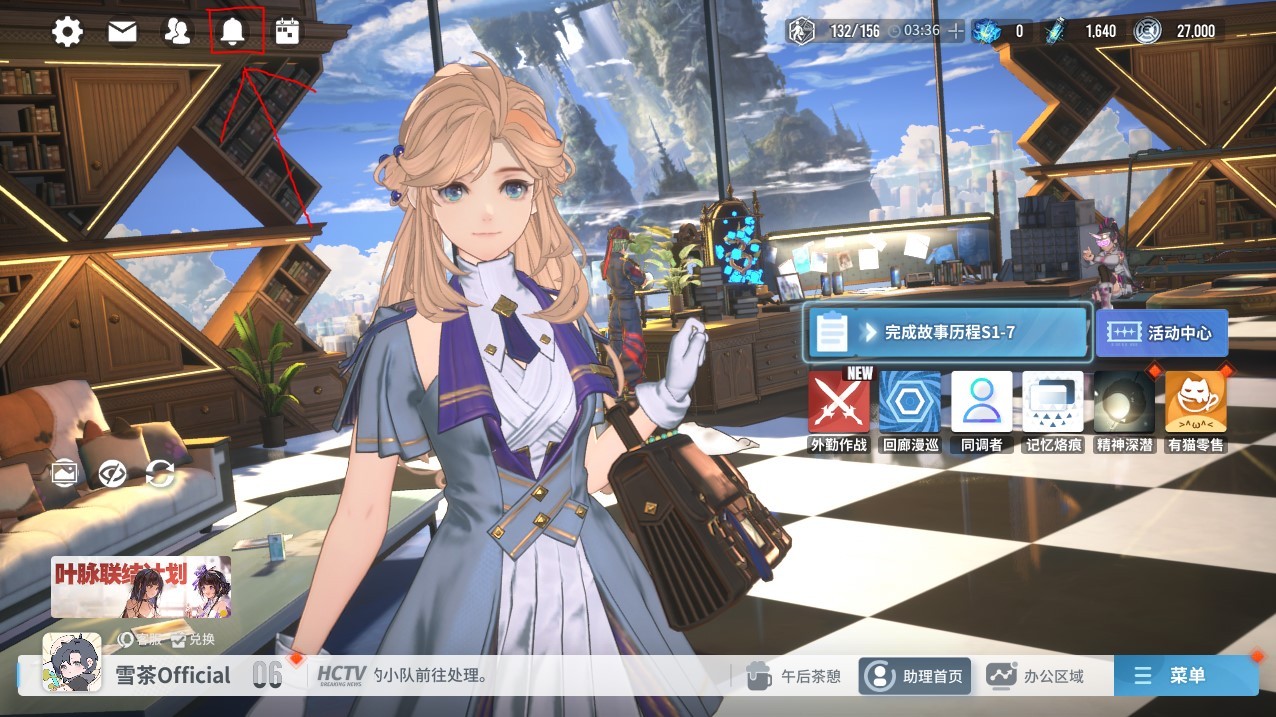Open 记忆烙痕 memory imprints
Image resolution: width=1276 pixels, height=717 pixels.
1053,410
